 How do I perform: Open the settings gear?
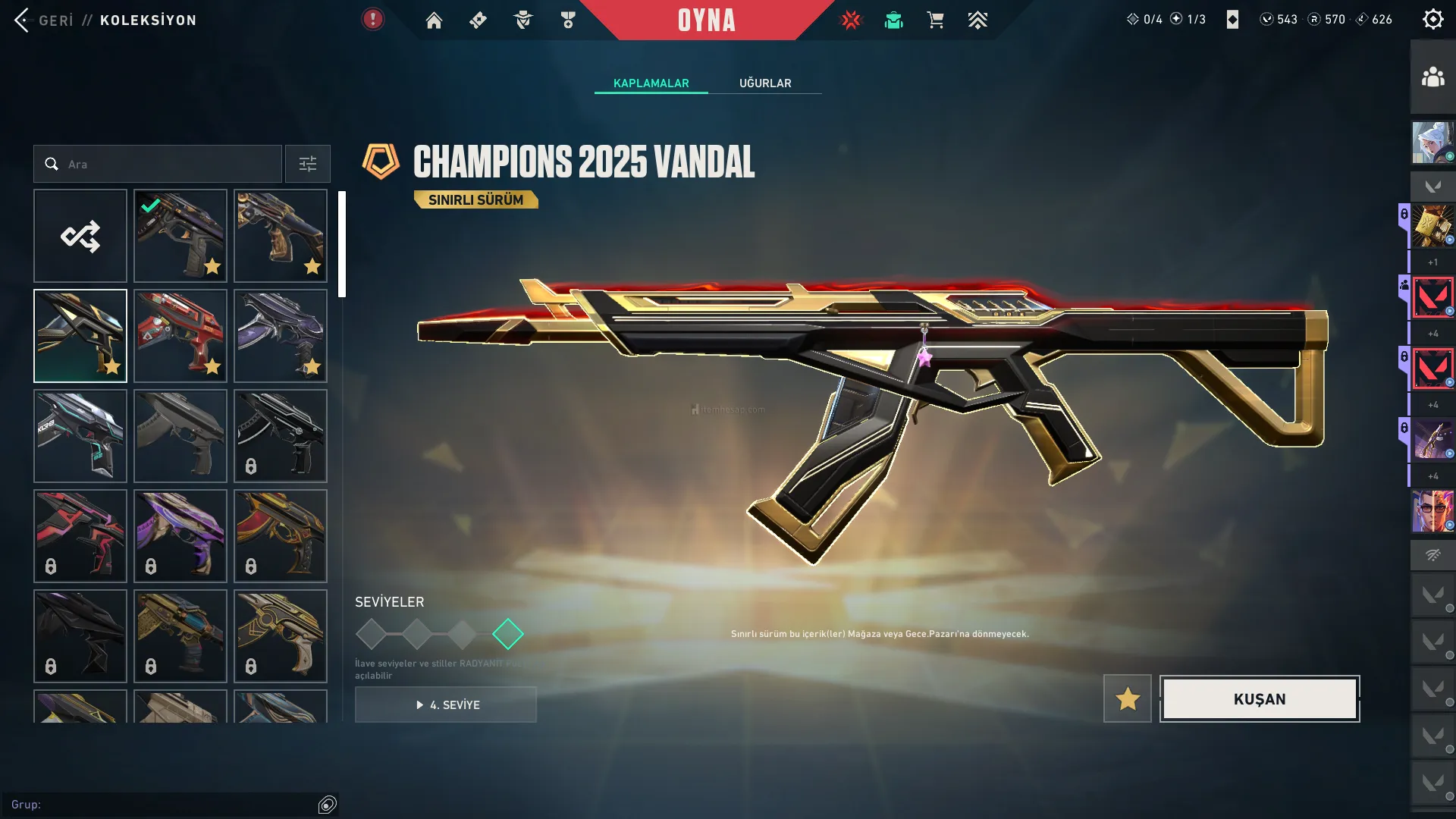pyautogui.click(x=1432, y=20)
